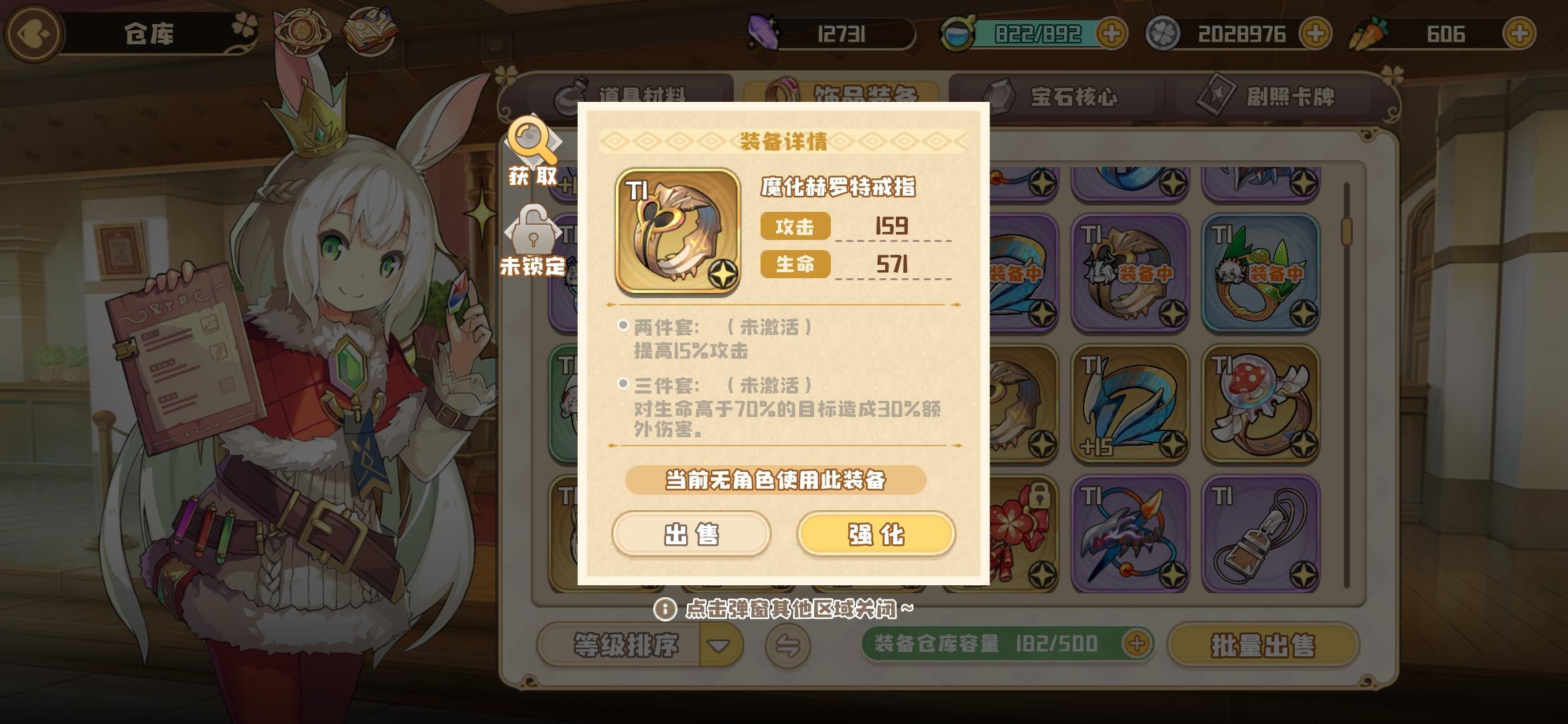Click the purple crystal currency icon
This screenshot has height=724, width=1568.
(764, 30)
